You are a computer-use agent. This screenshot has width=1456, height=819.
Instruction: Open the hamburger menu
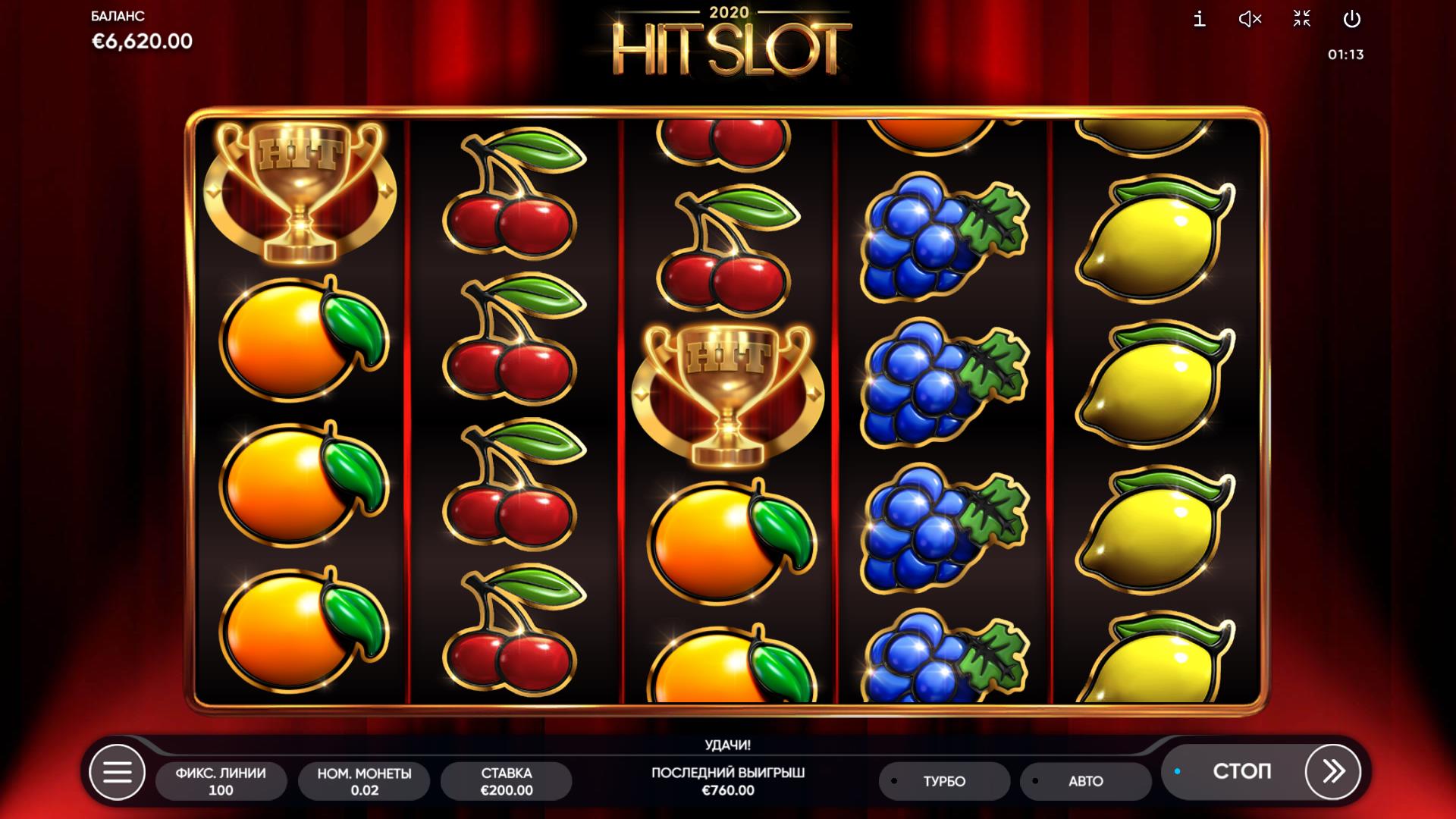pyautogui.click(x=117, y=773)
